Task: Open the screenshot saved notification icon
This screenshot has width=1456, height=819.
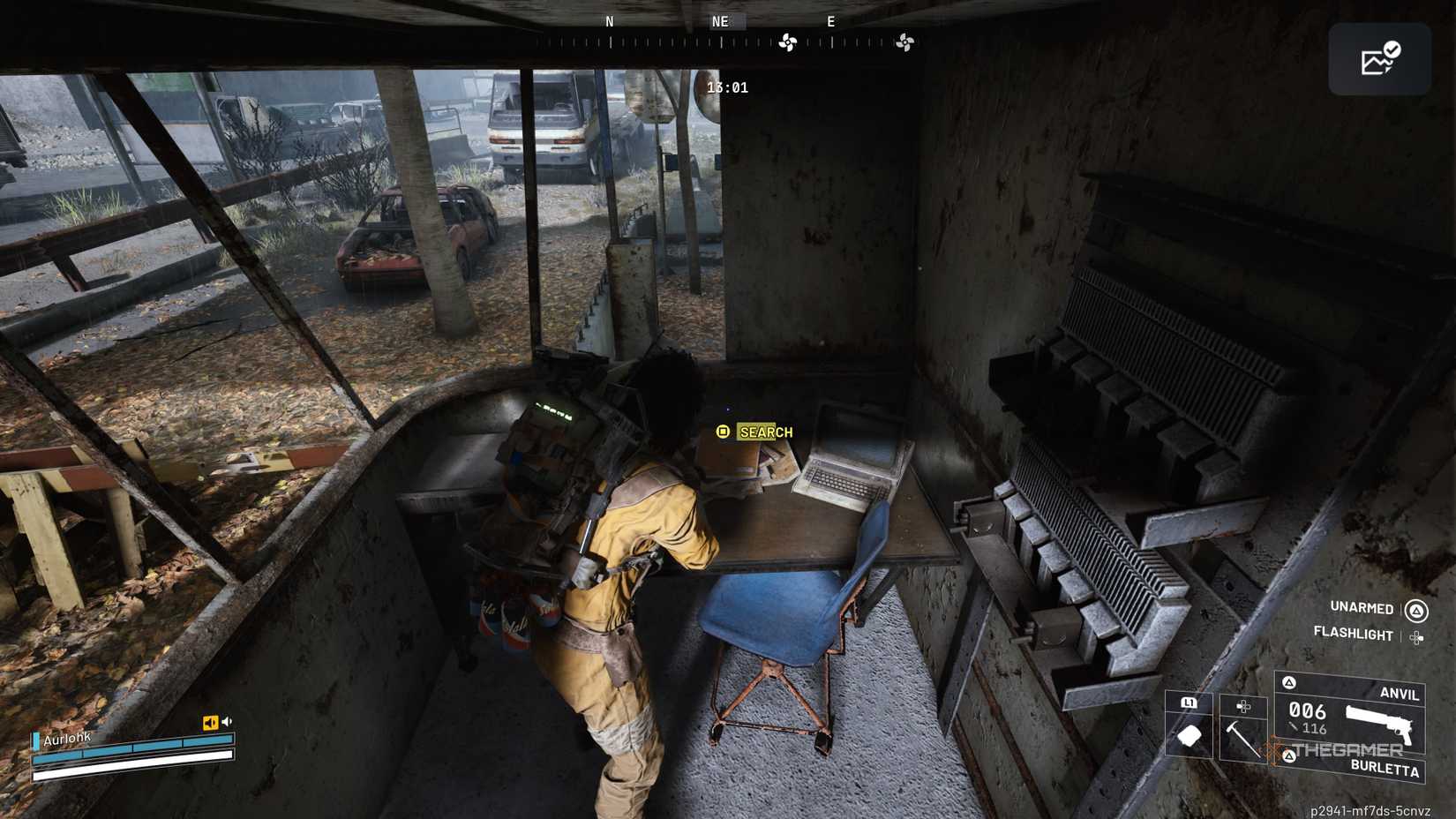Action: coord(1379,58)
